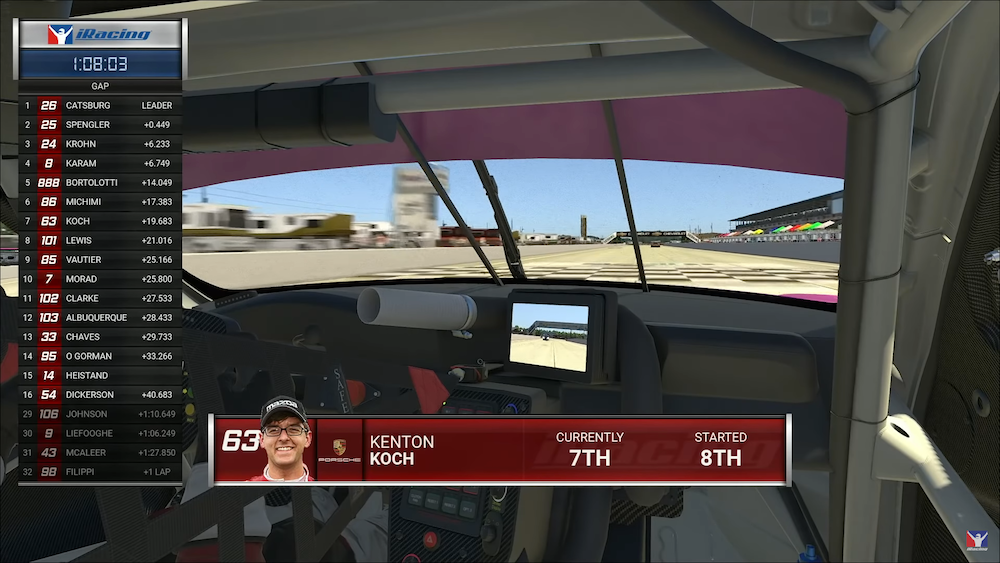This screenshot has width=1000, height=563.
Task: Click Kenton Koch's driver portrait
Action: [283, 441]
